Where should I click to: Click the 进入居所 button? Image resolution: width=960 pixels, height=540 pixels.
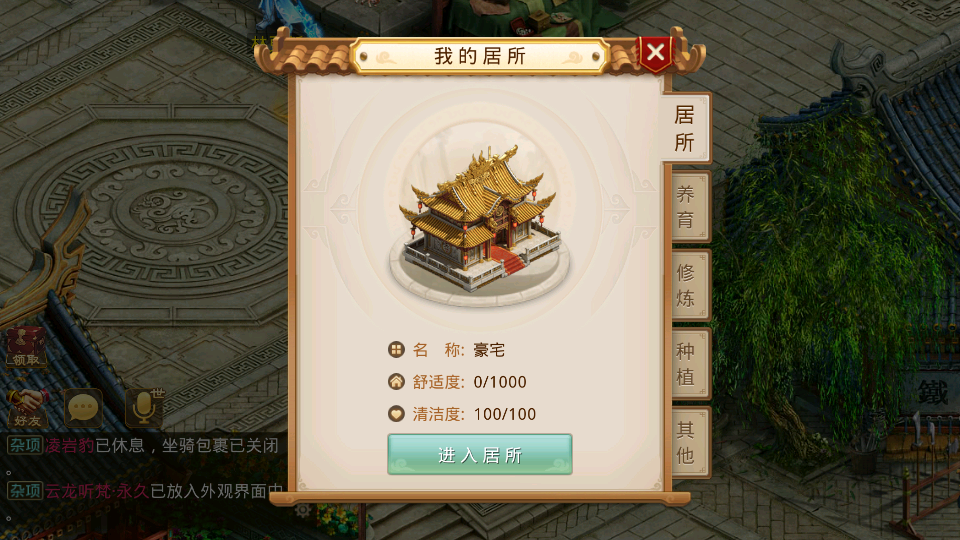pyautogui.click(x=480, y=455)
